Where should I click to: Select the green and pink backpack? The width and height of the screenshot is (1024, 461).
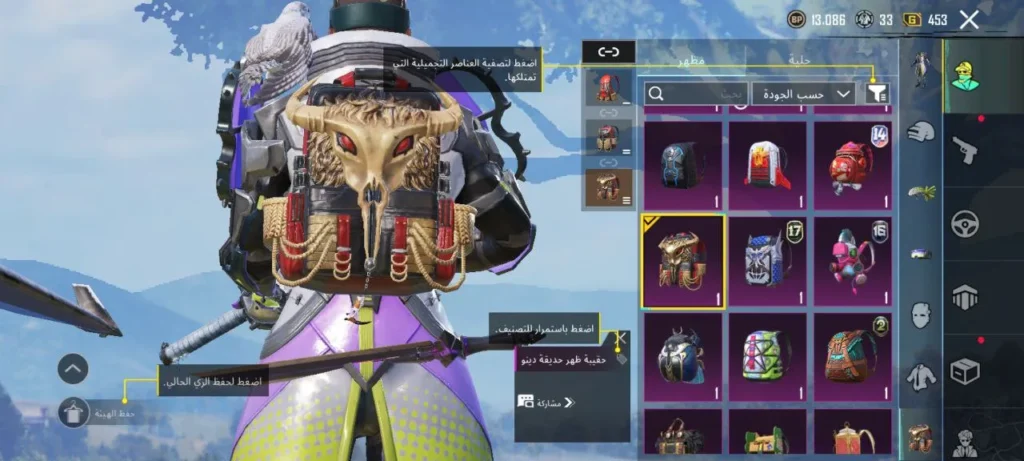(767, 356)
